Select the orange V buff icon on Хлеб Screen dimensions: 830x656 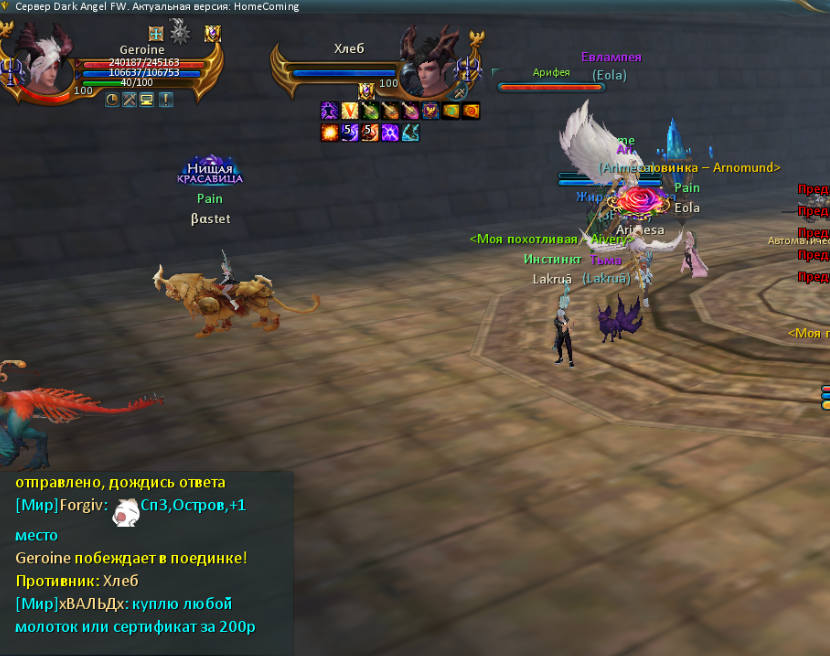tap(349, 111)
